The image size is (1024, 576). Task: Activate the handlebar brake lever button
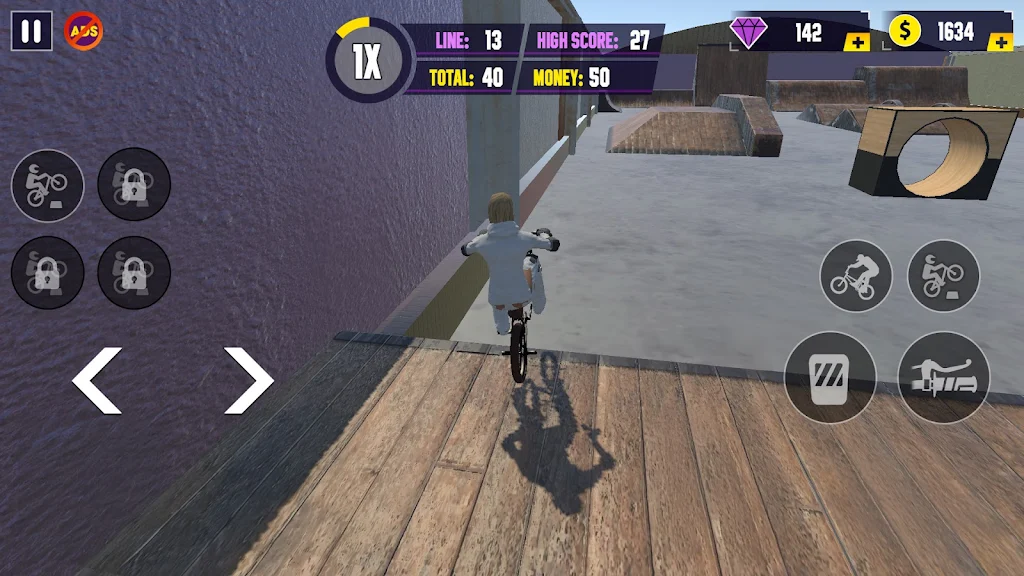tap(943, 378)
